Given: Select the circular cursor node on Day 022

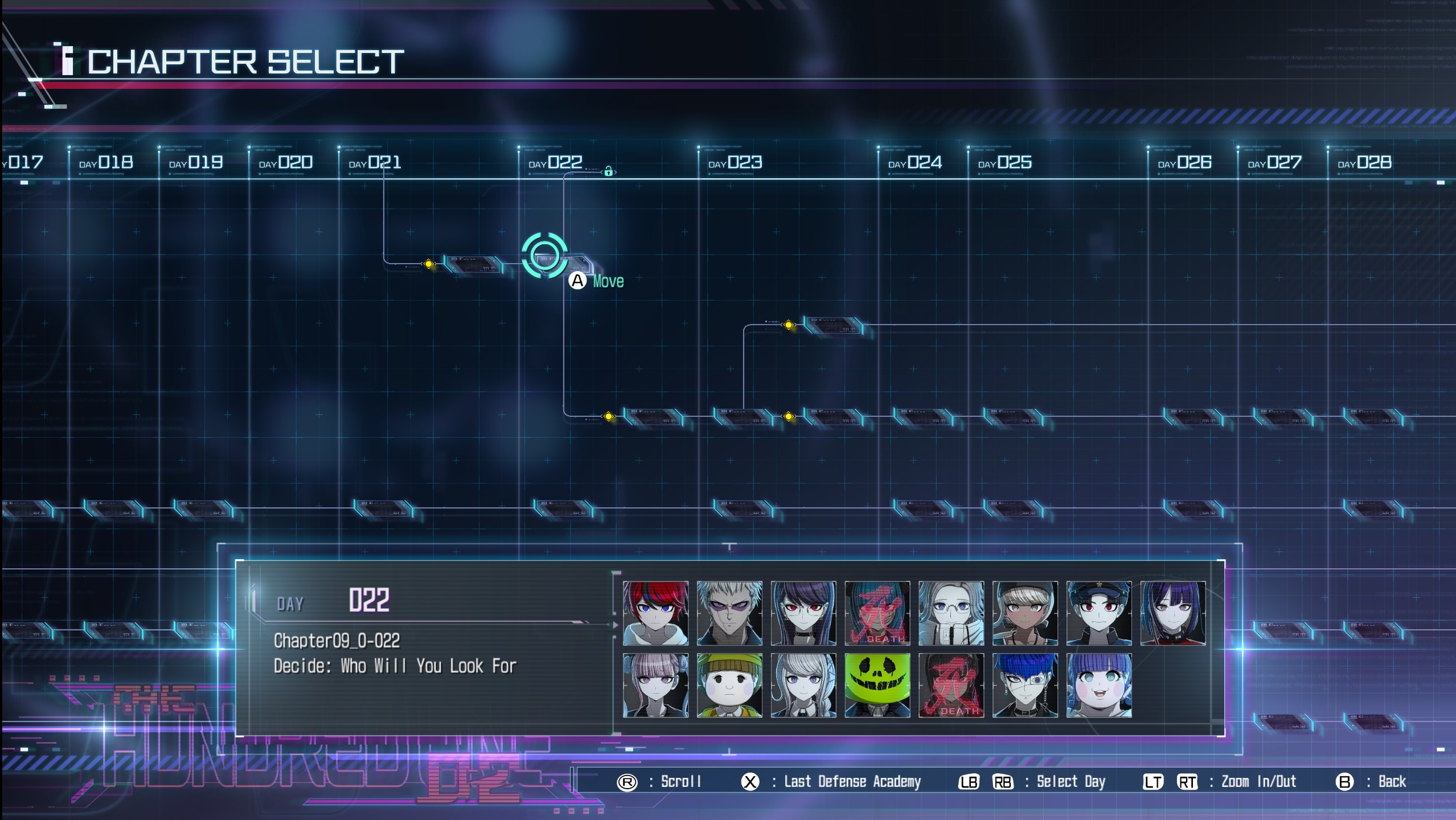Looking at the screenshot, I should (546, 255).
